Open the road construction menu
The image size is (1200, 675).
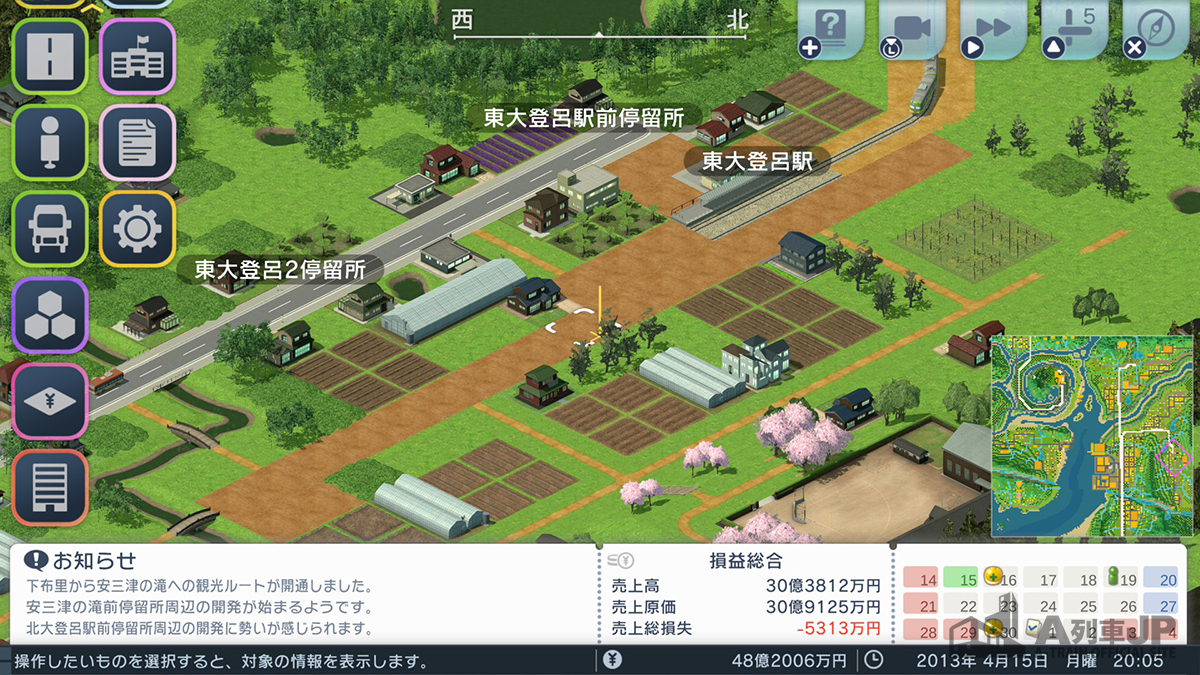tap(50, 56)
